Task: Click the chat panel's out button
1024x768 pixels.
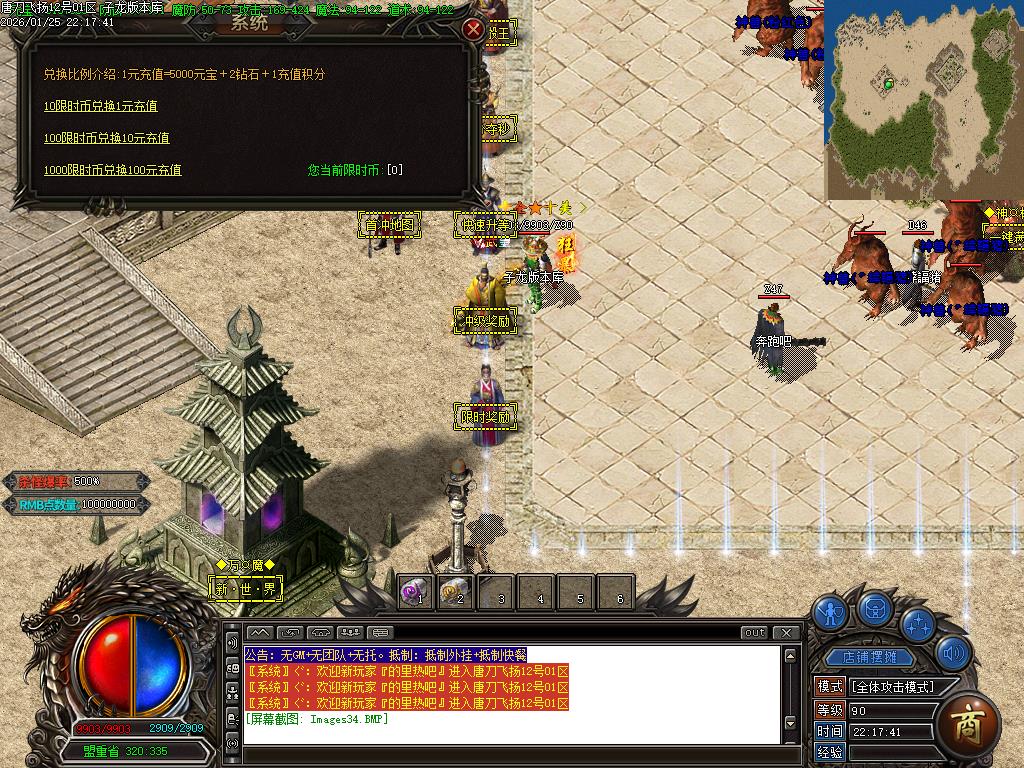Action: [x=754, y=632]
